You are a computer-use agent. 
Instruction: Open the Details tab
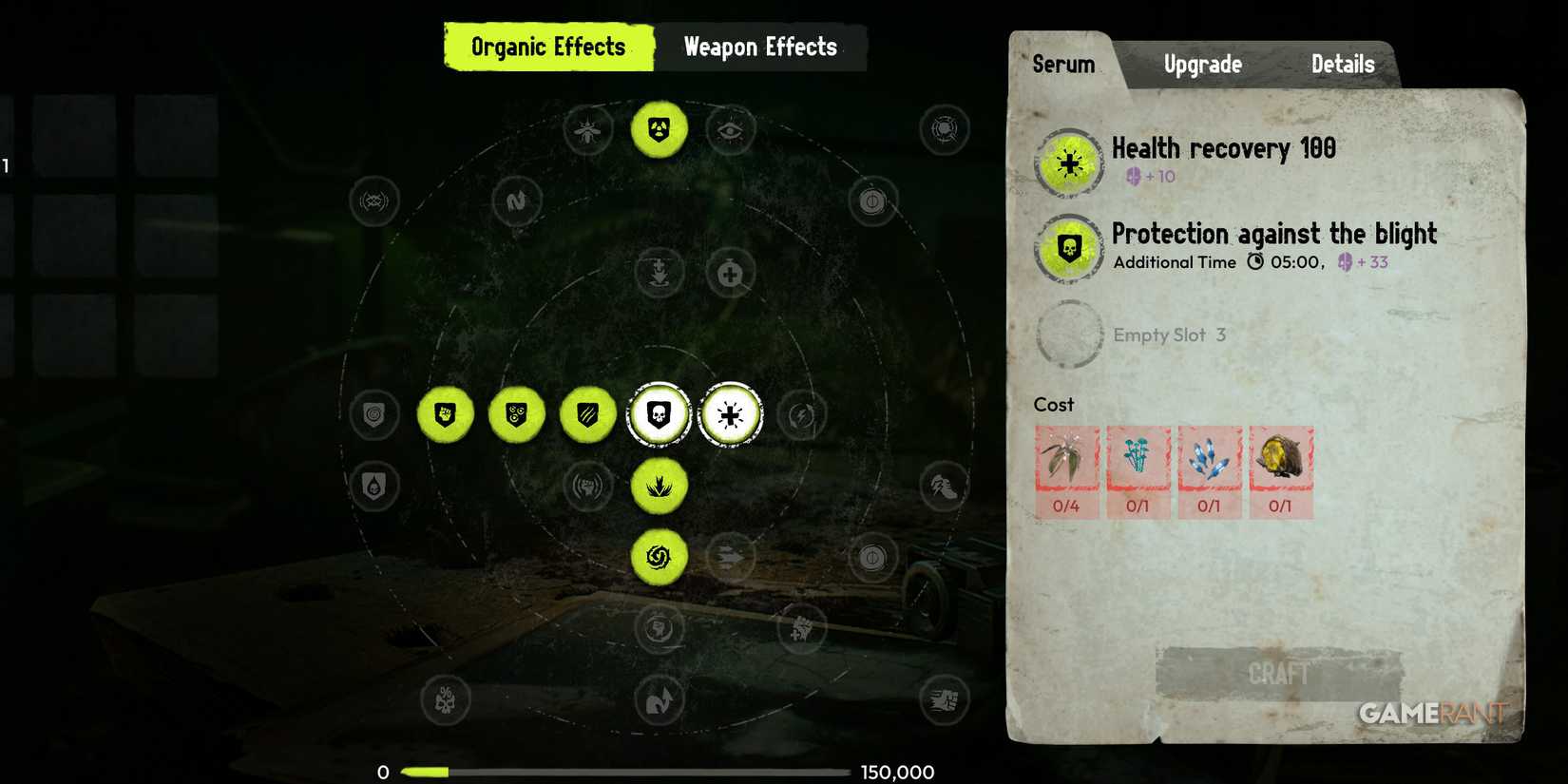[1342, 64]
